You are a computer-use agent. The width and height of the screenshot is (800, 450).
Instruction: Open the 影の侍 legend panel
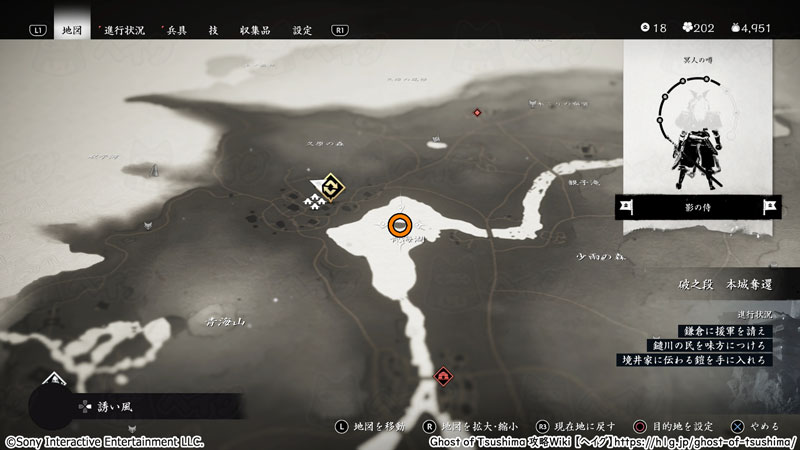coord(697,208)
